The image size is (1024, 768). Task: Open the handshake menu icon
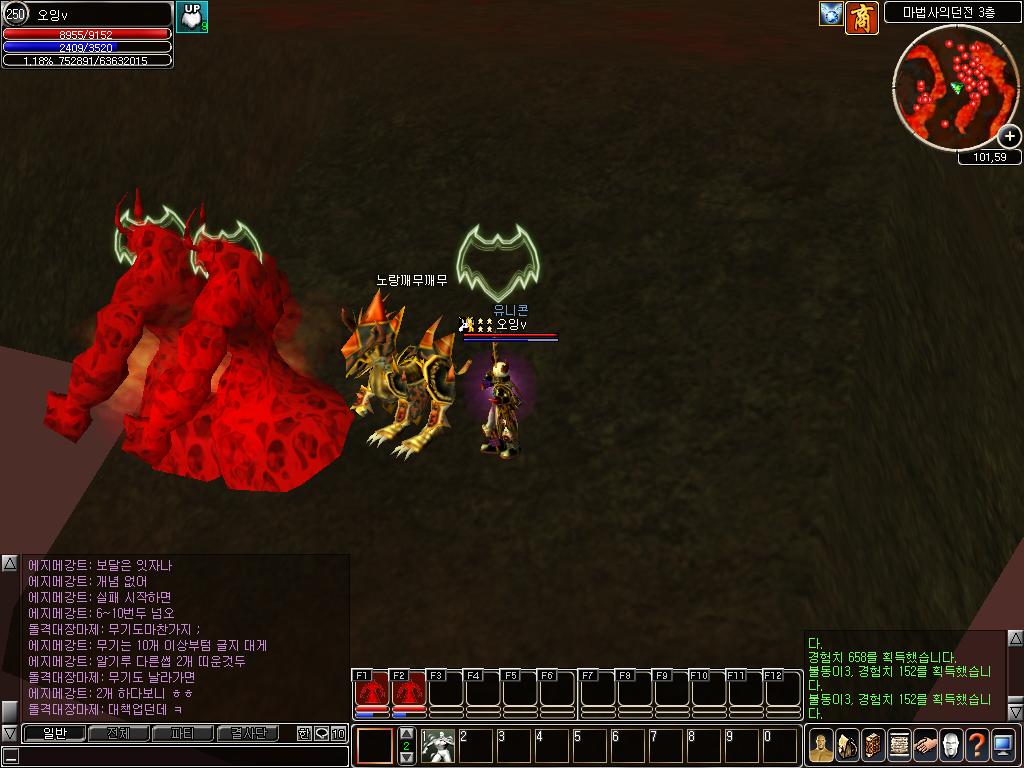click(x=926, y=745)
